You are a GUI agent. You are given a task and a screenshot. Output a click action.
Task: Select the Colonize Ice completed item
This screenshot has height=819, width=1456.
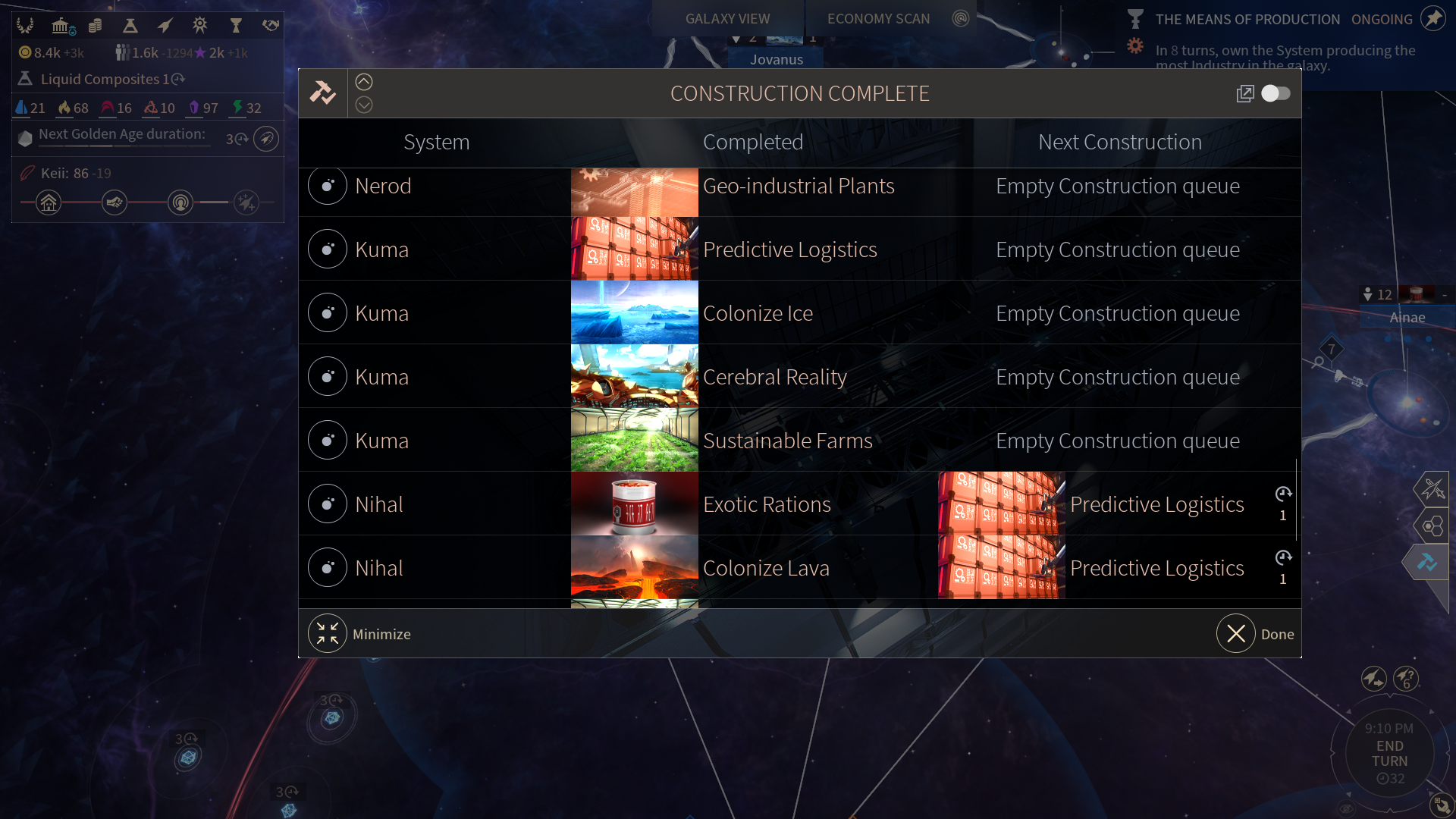click(x=758, y=313)
